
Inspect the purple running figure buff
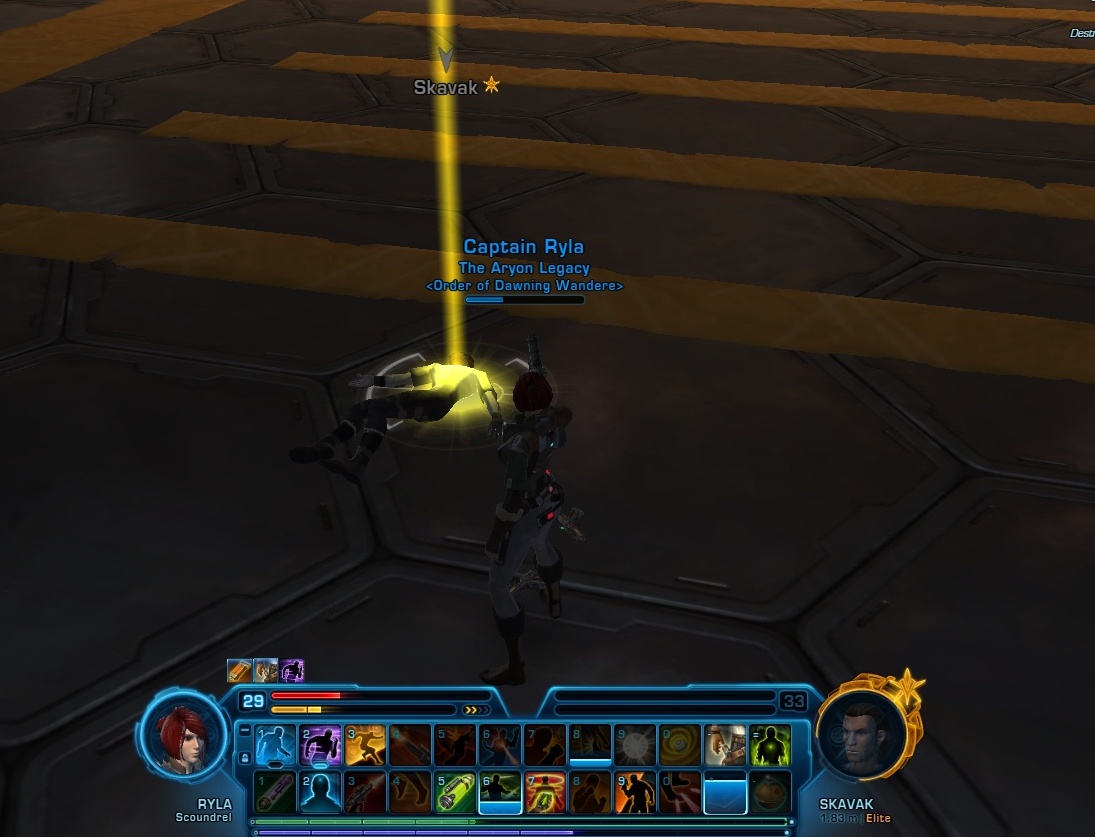pos(292,670)
